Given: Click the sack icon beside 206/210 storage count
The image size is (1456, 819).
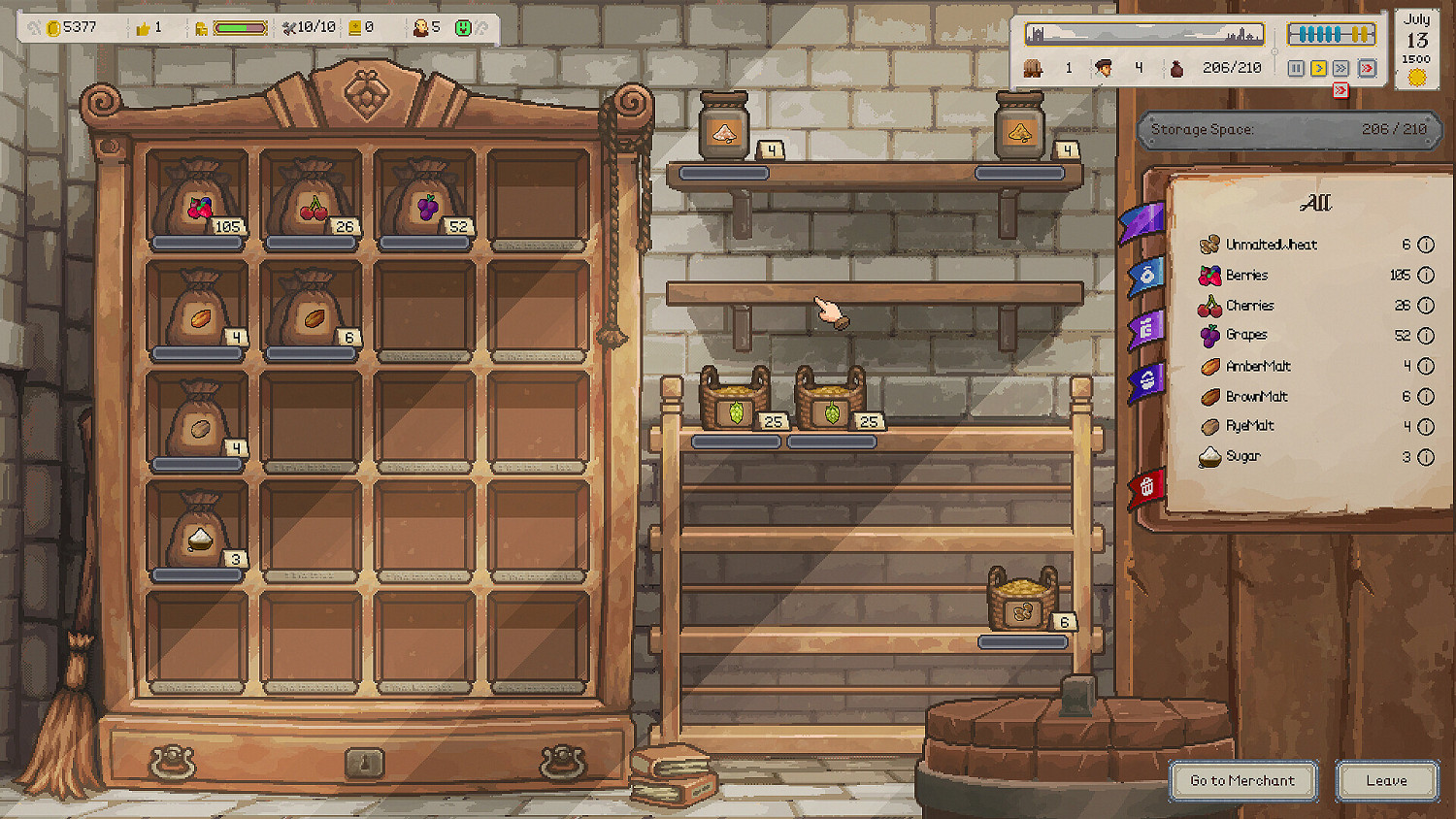Looking at the screenshot, I should click(x=1176, y=68).
